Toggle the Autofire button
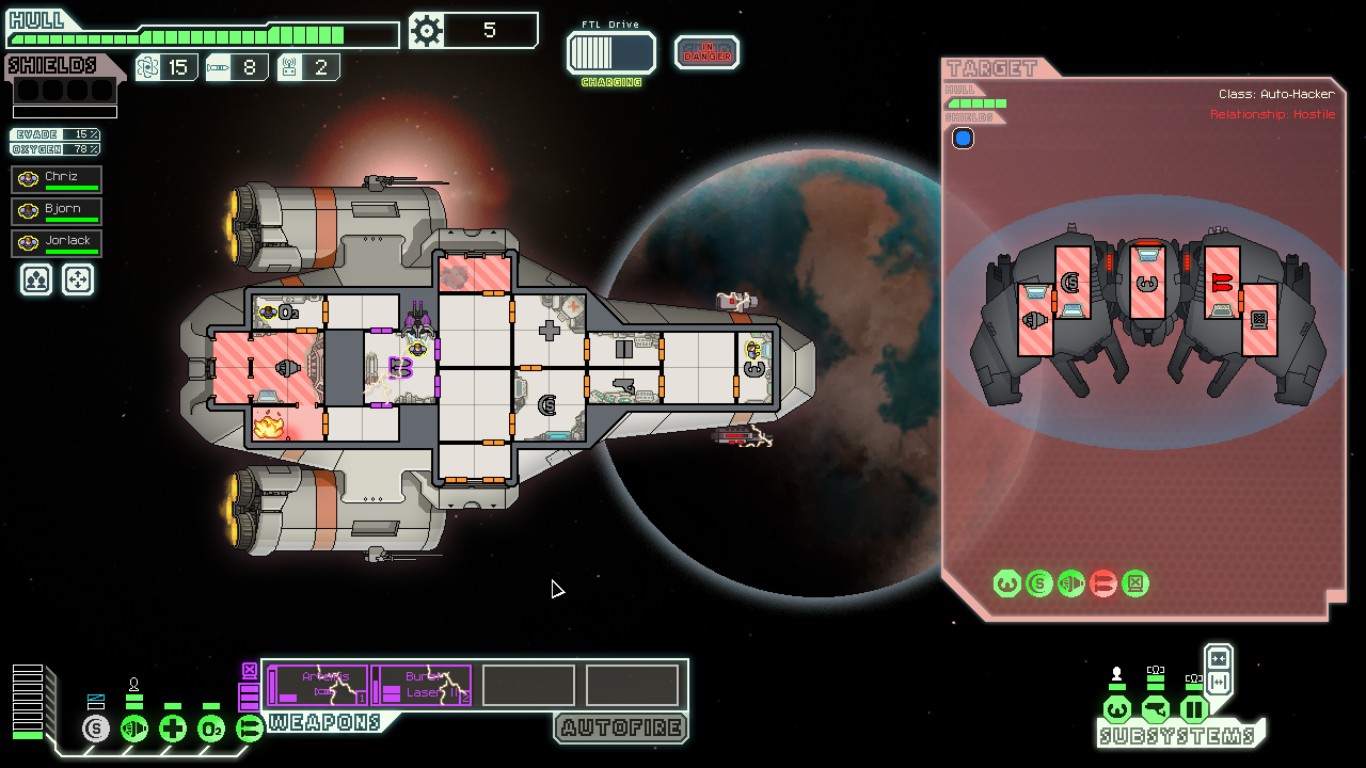The image size is (1366, 768). 621,728
